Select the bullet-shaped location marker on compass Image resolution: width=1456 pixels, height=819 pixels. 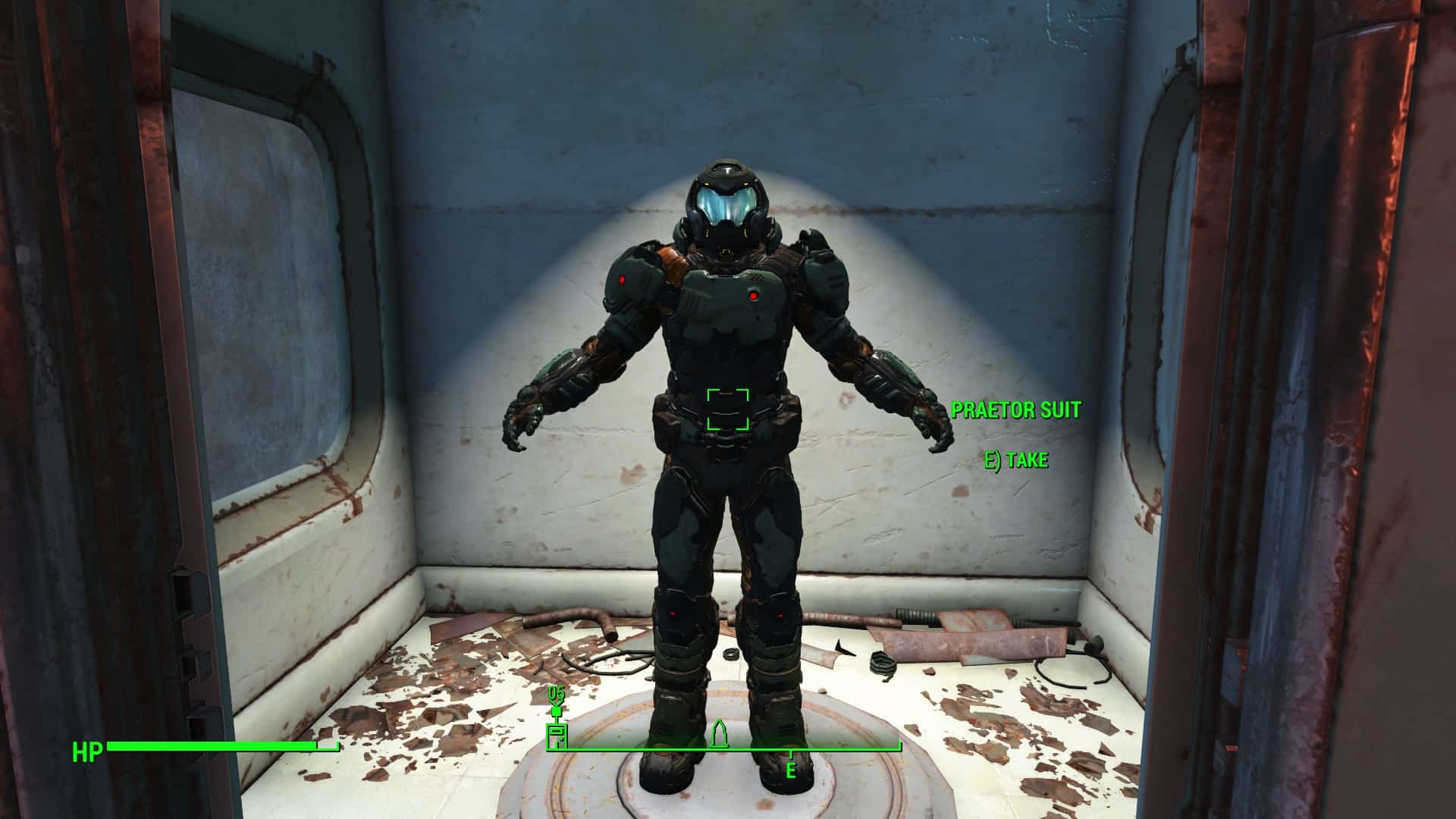point(719,733)
